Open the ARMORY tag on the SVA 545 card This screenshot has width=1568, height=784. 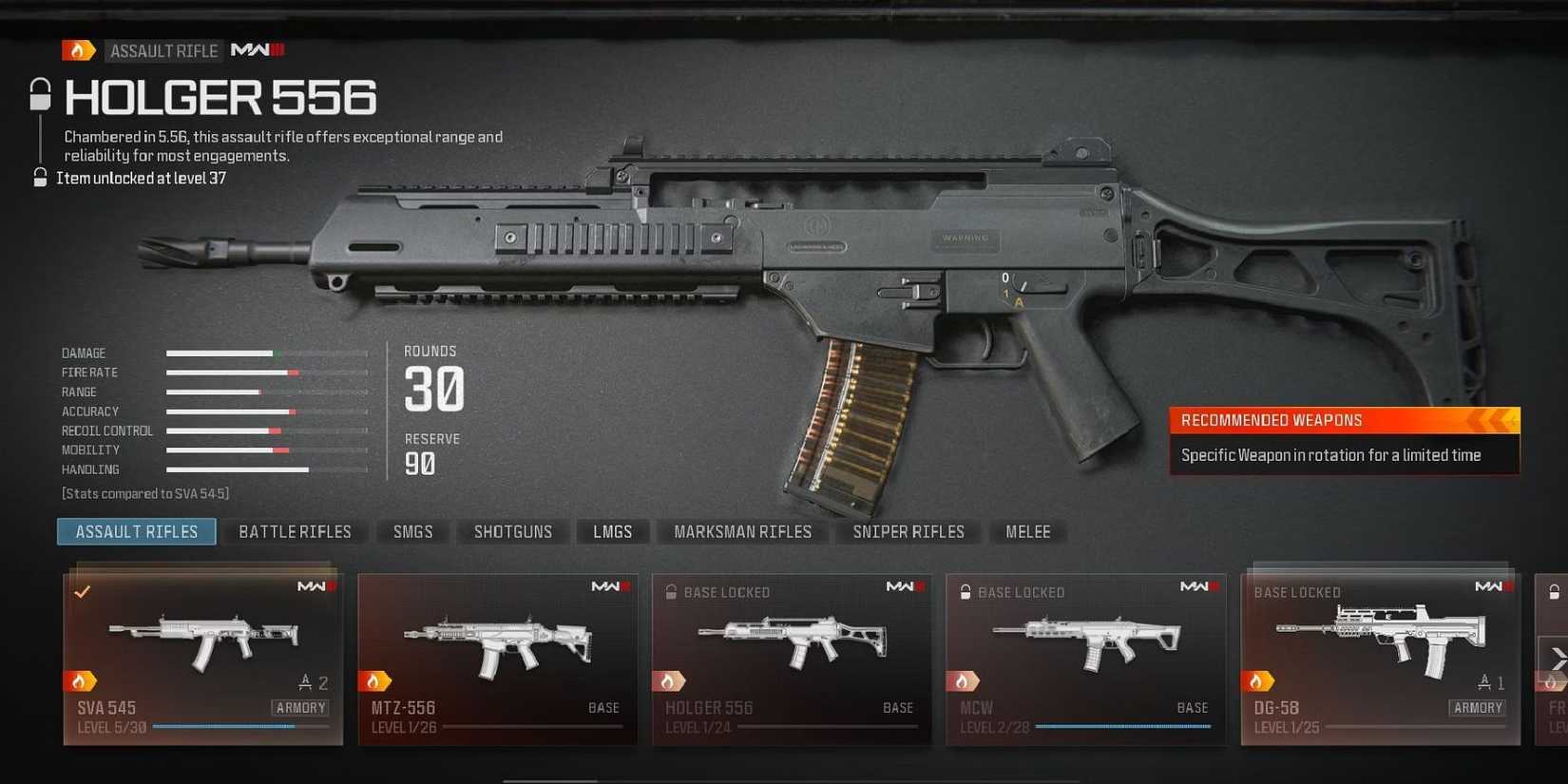click(x=300, y=707)
